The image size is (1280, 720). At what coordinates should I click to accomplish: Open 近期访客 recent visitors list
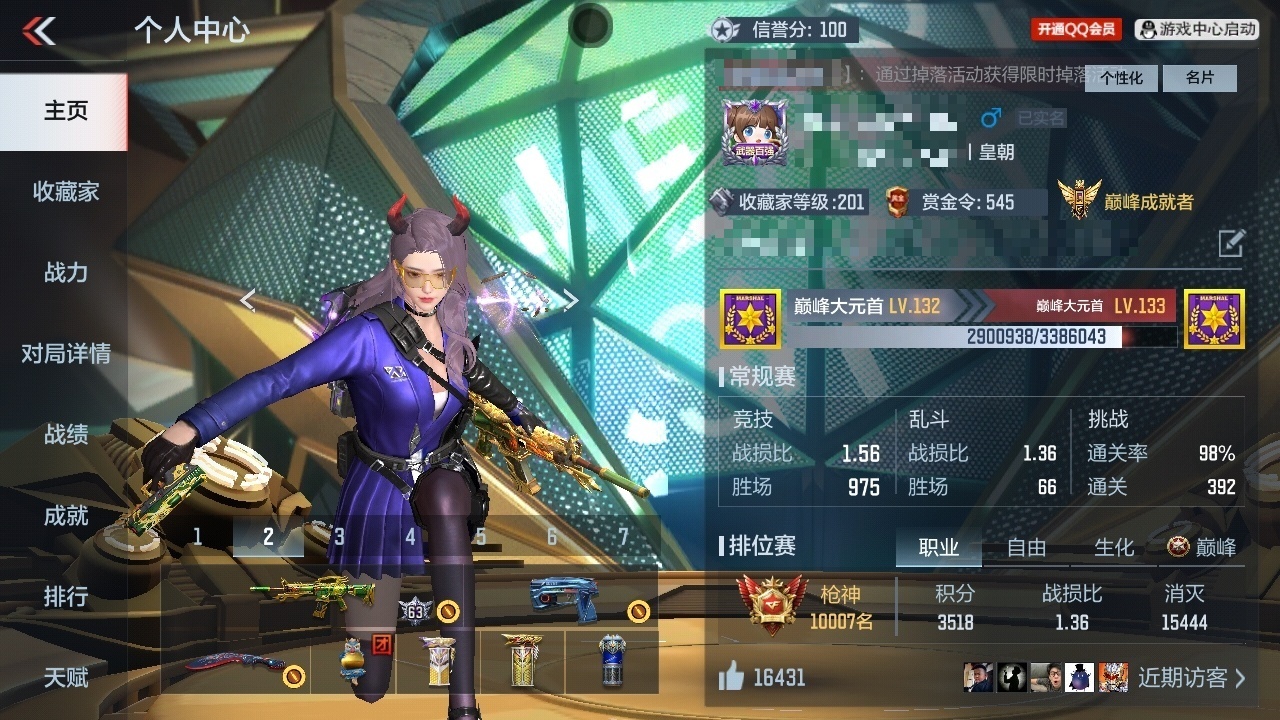pos(1192,677)
